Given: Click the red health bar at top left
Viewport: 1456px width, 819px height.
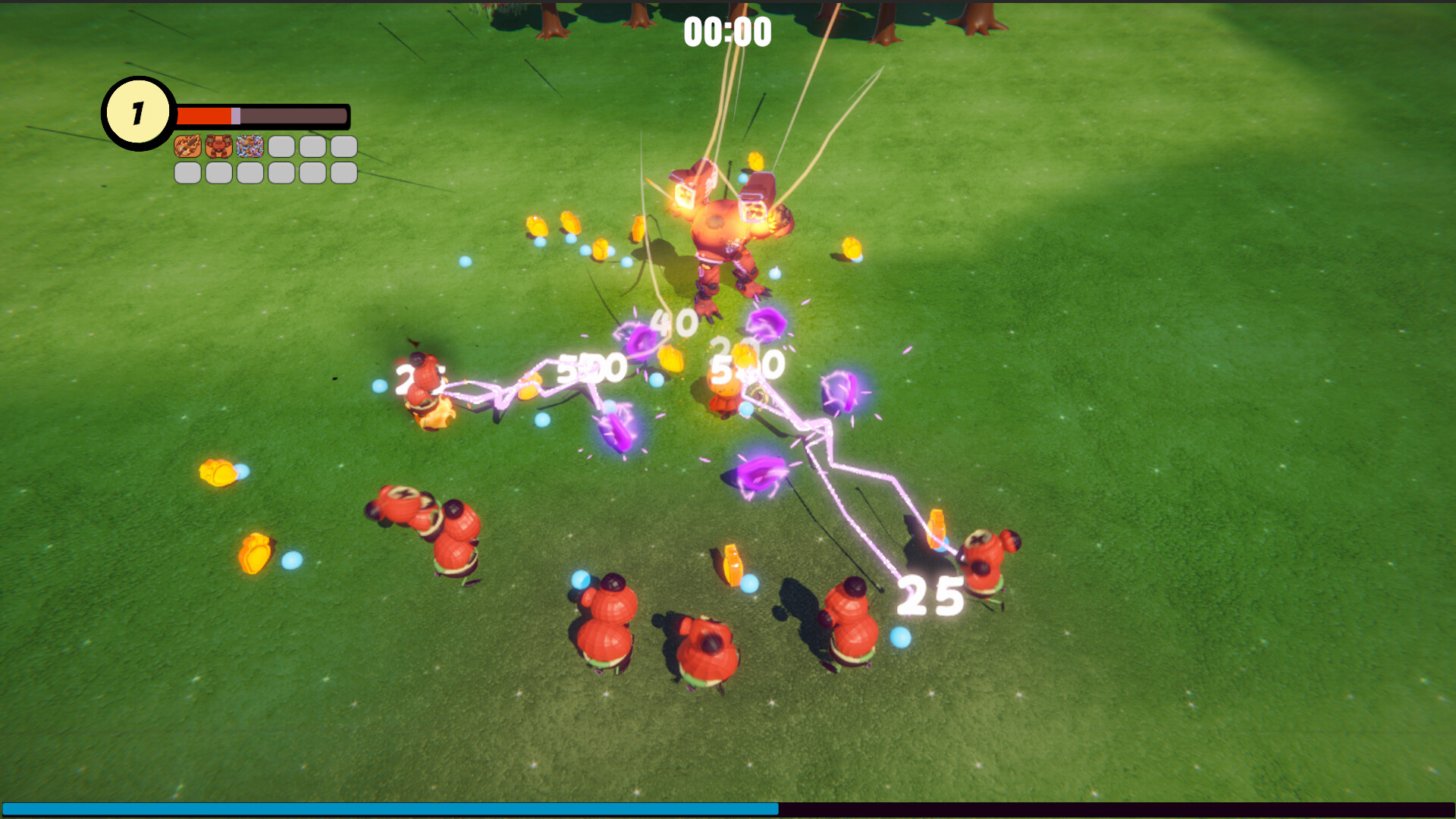Looking at the screenshot, I should click(x=203, y=114).
